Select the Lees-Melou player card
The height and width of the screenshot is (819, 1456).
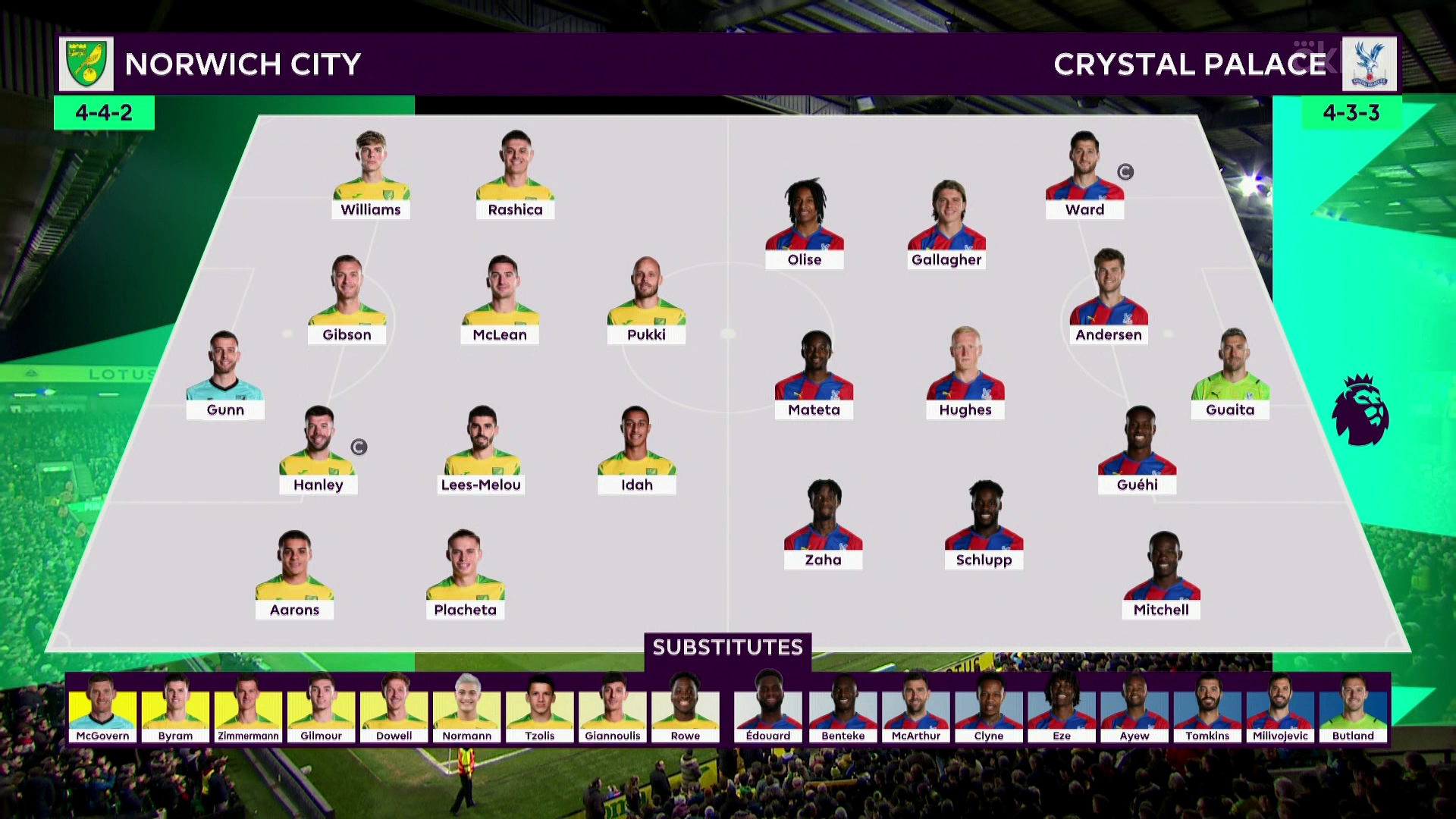click(482, 451)
